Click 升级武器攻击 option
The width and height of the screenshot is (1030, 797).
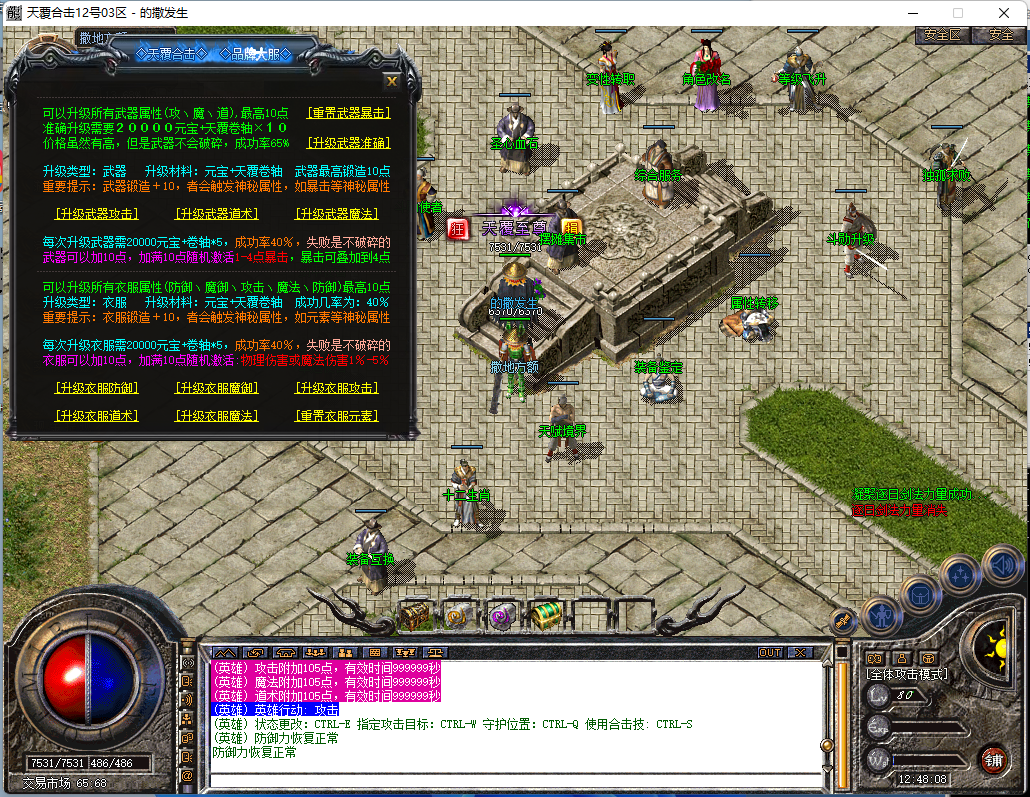pos(97,214)
